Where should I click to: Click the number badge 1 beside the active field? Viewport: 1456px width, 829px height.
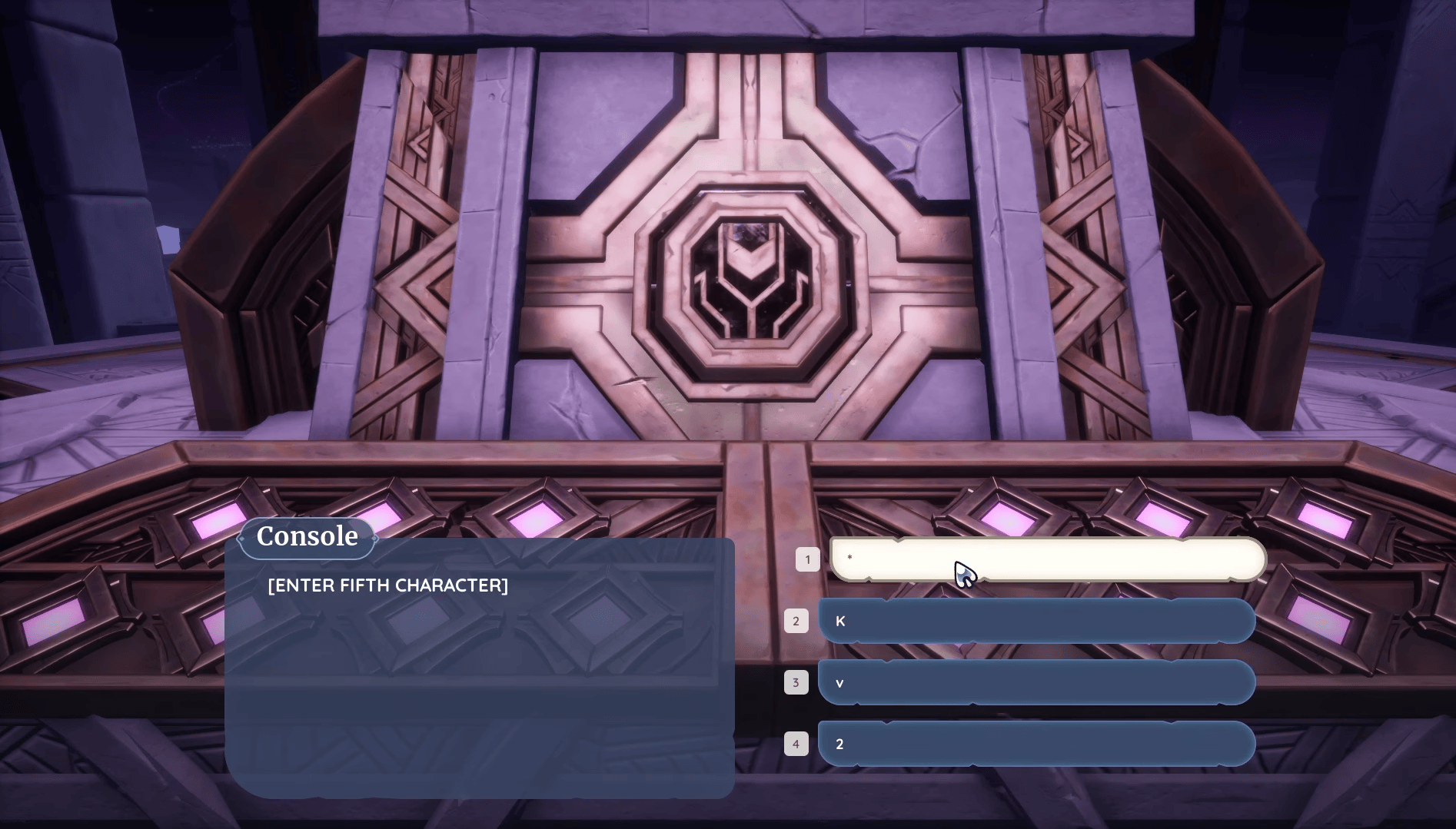coord(808,559)
